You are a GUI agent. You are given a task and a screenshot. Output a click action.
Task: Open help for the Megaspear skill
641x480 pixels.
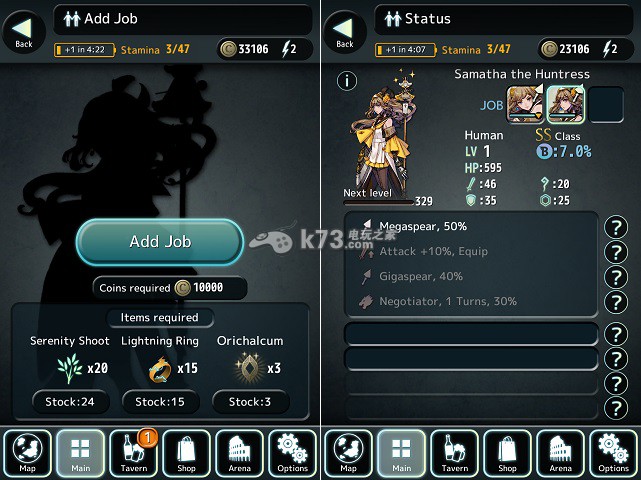pyautogui.click(x=617, y=227)
